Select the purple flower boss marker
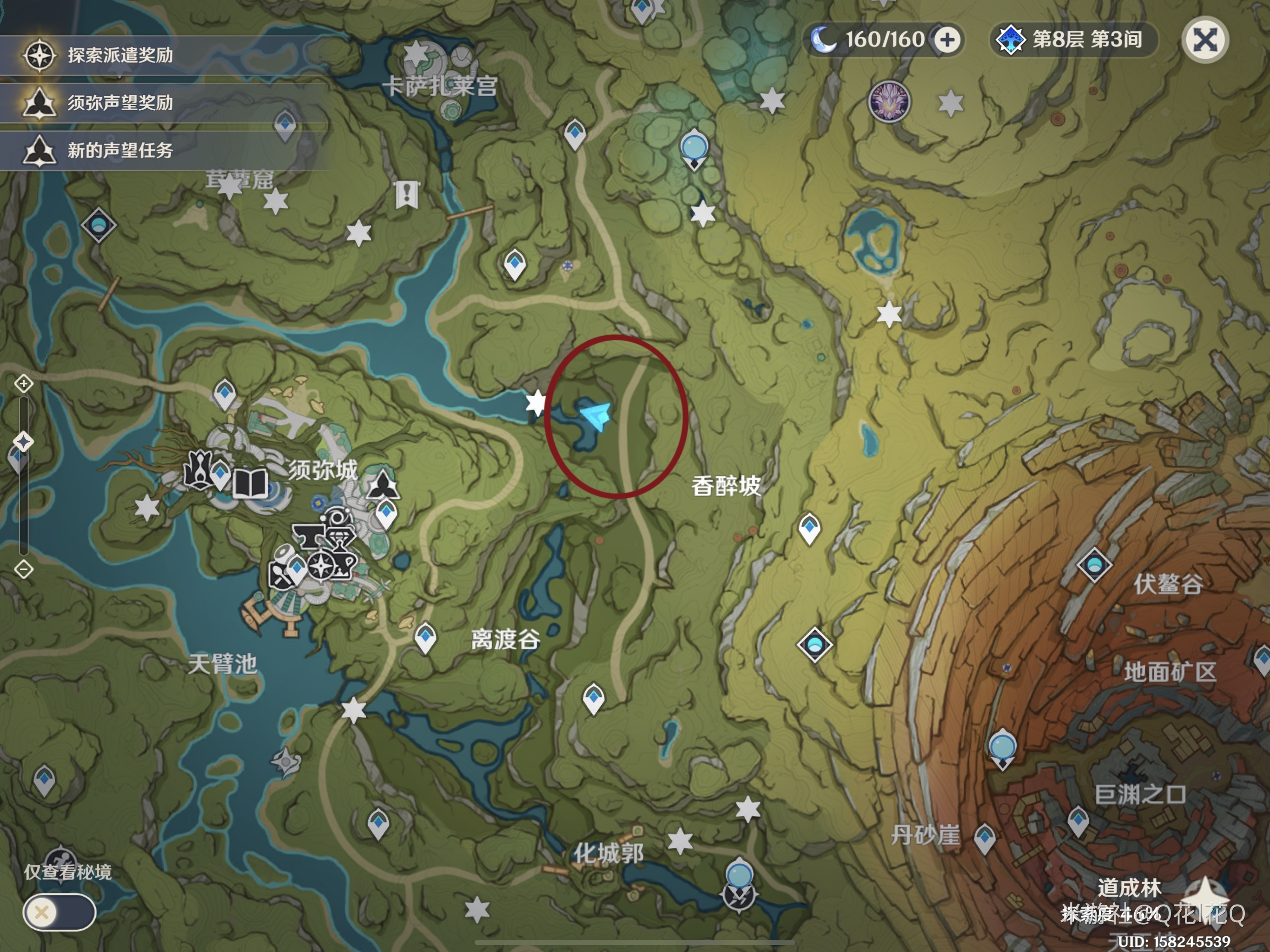This screenshot has height=952, width=1270. pos(889,102)
